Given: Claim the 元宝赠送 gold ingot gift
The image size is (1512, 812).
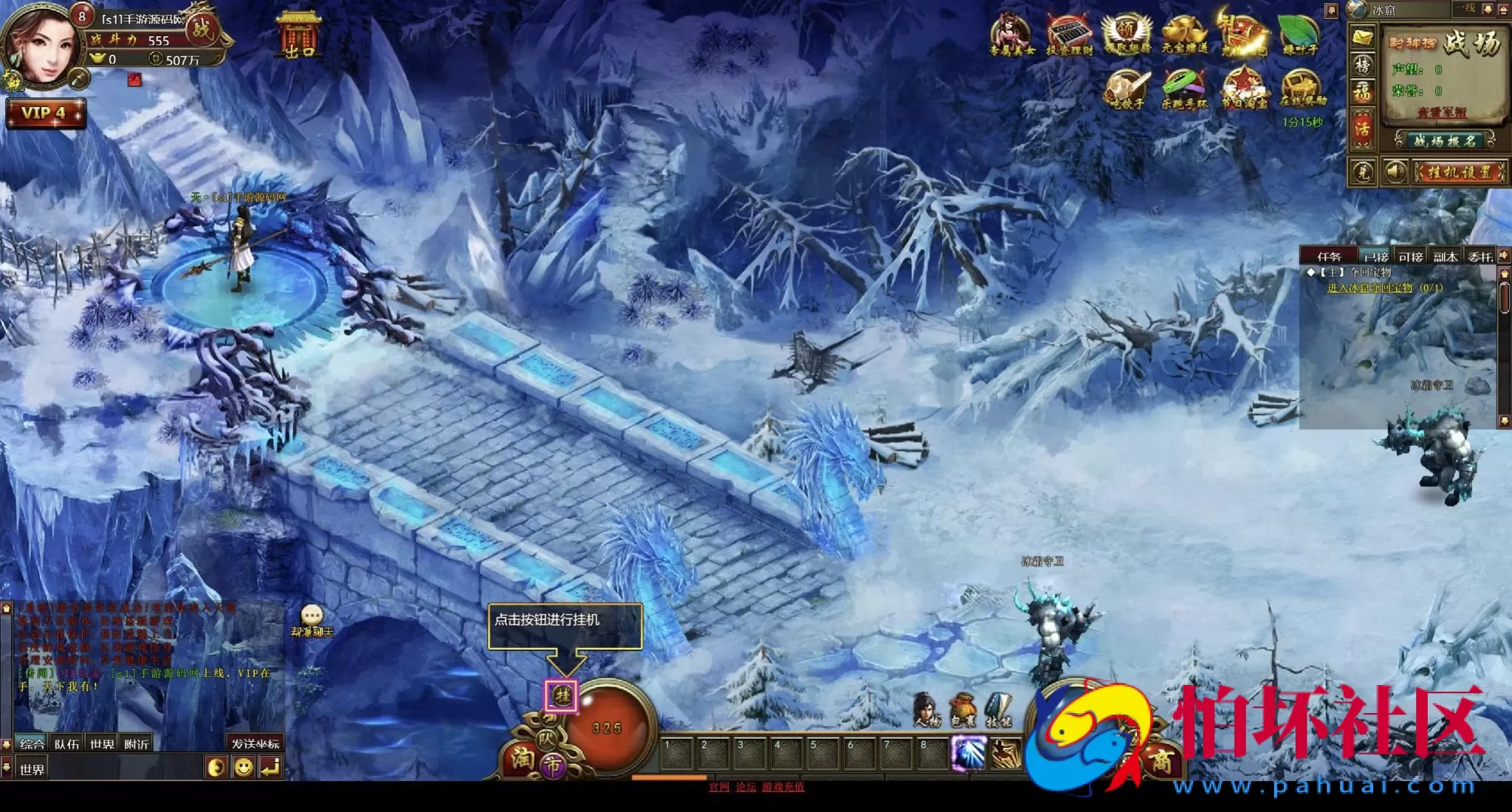Looking at the screenshot, I should click(1184, 34).
